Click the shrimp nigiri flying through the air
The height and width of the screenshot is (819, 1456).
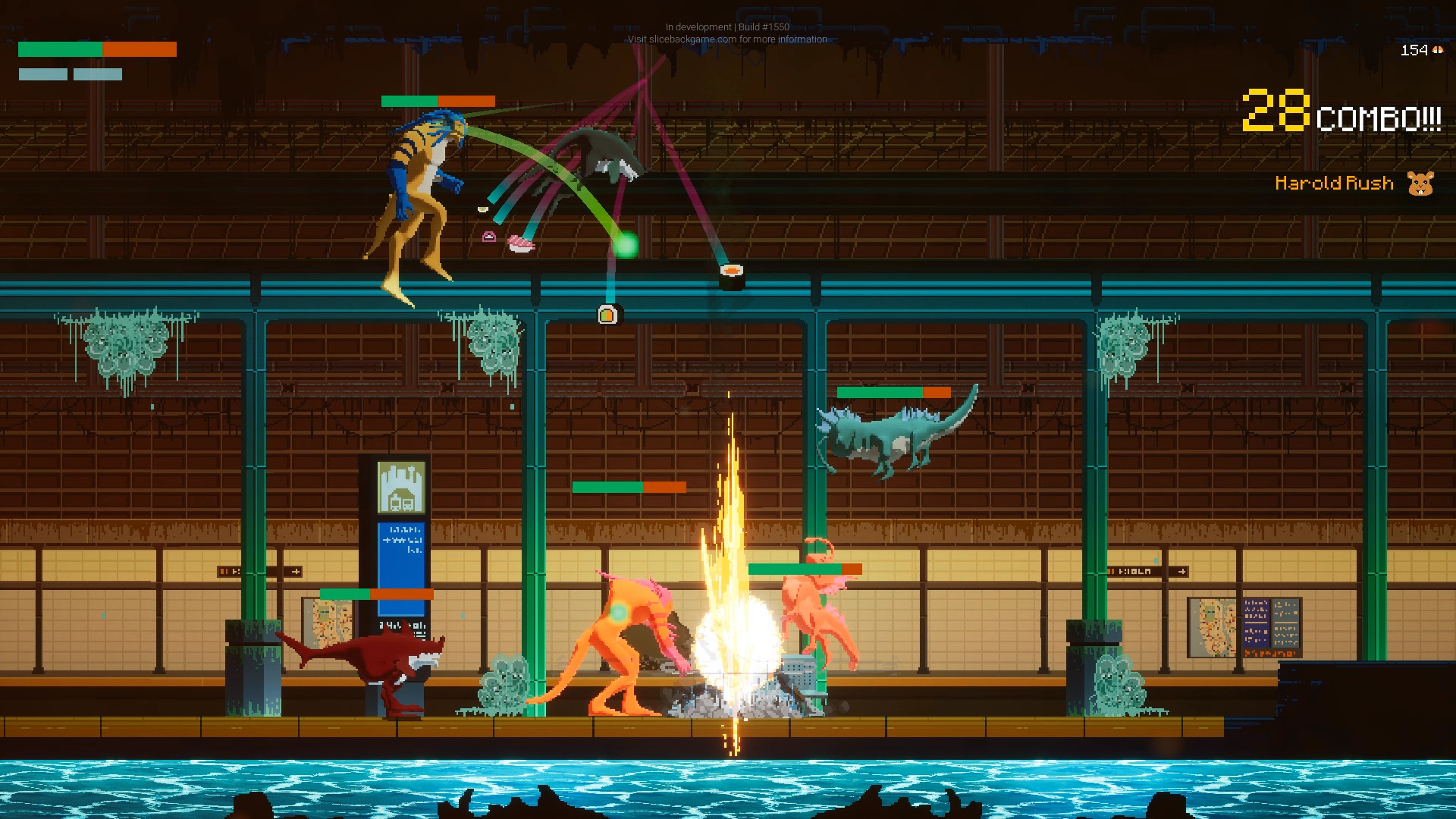[x=521, y=243]
